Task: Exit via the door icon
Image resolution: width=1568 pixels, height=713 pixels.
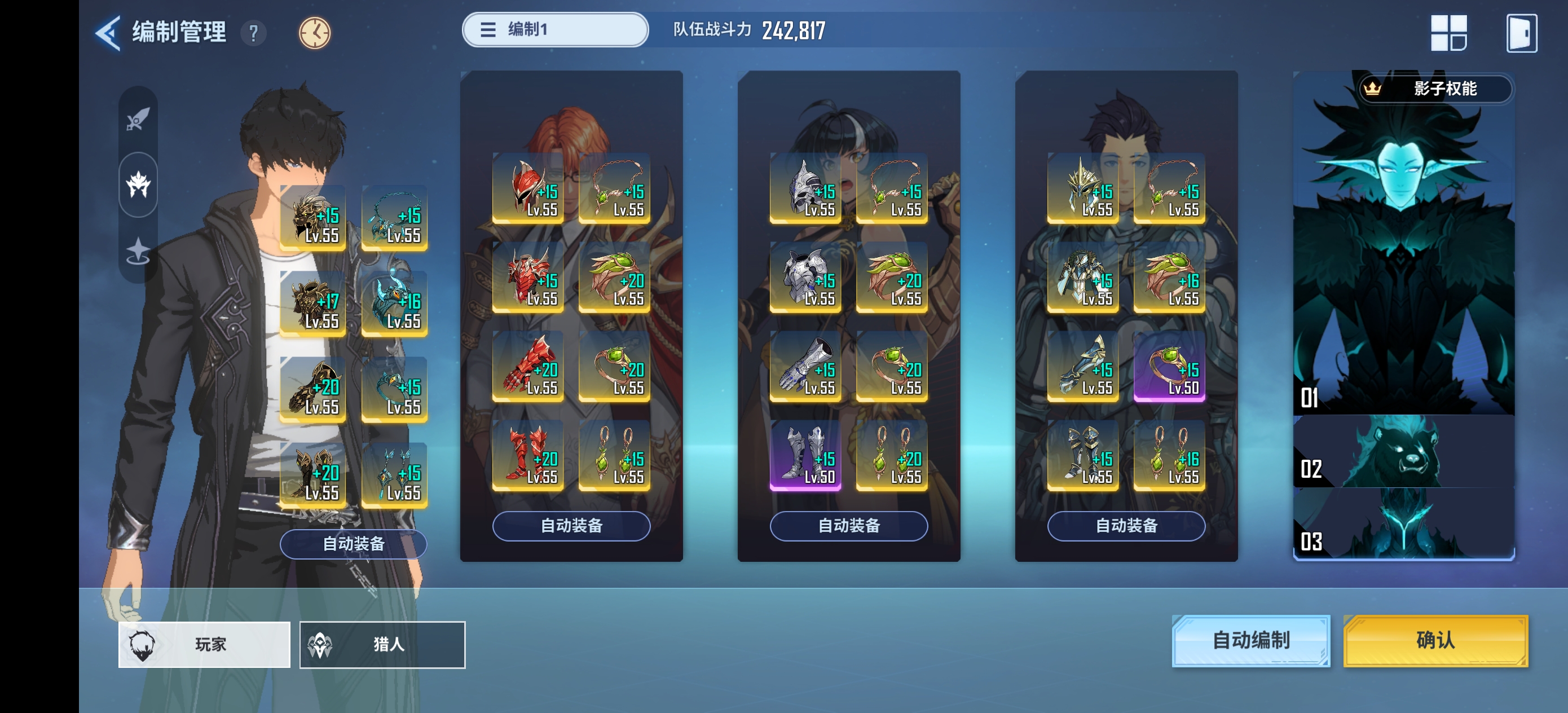Action: 1521,33
